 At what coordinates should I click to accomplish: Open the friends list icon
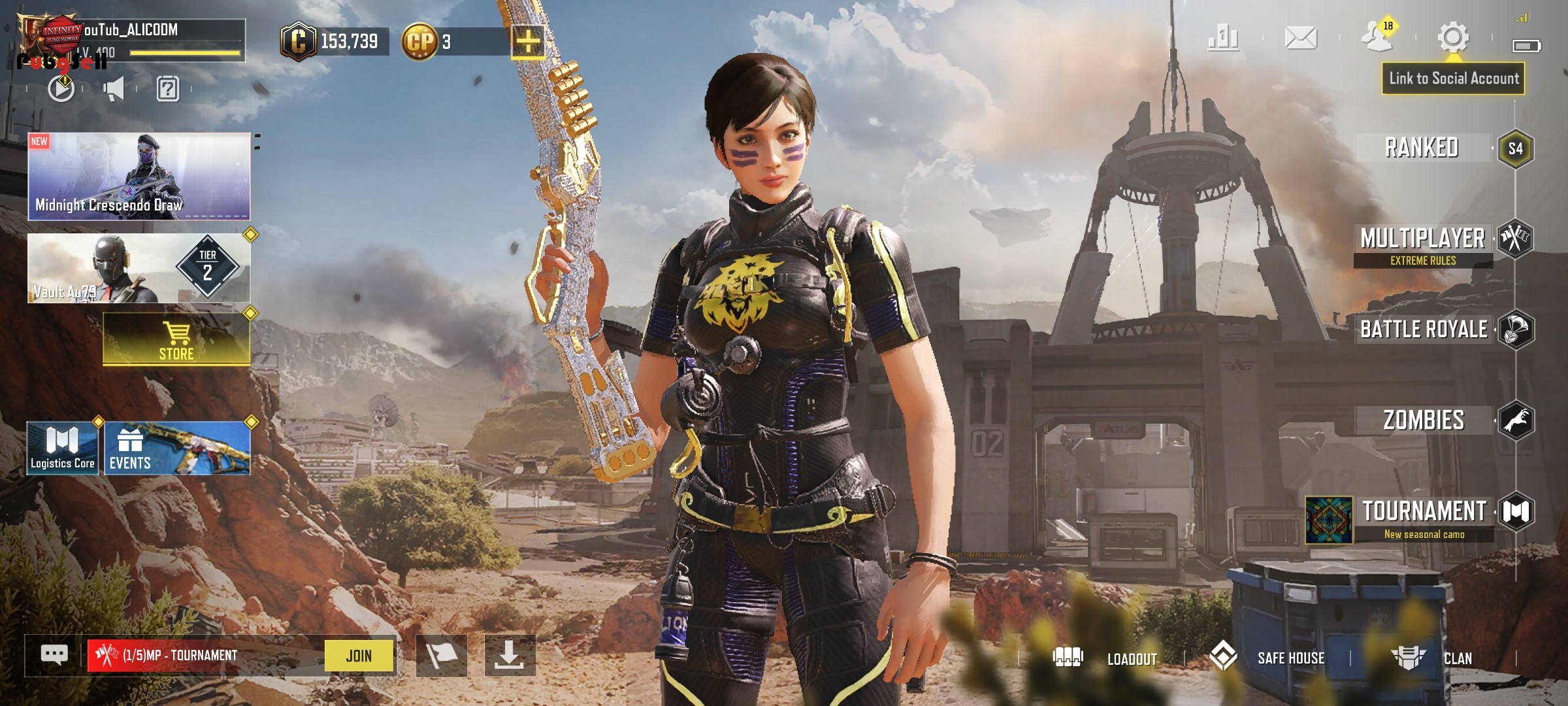tap(1377, 37)
